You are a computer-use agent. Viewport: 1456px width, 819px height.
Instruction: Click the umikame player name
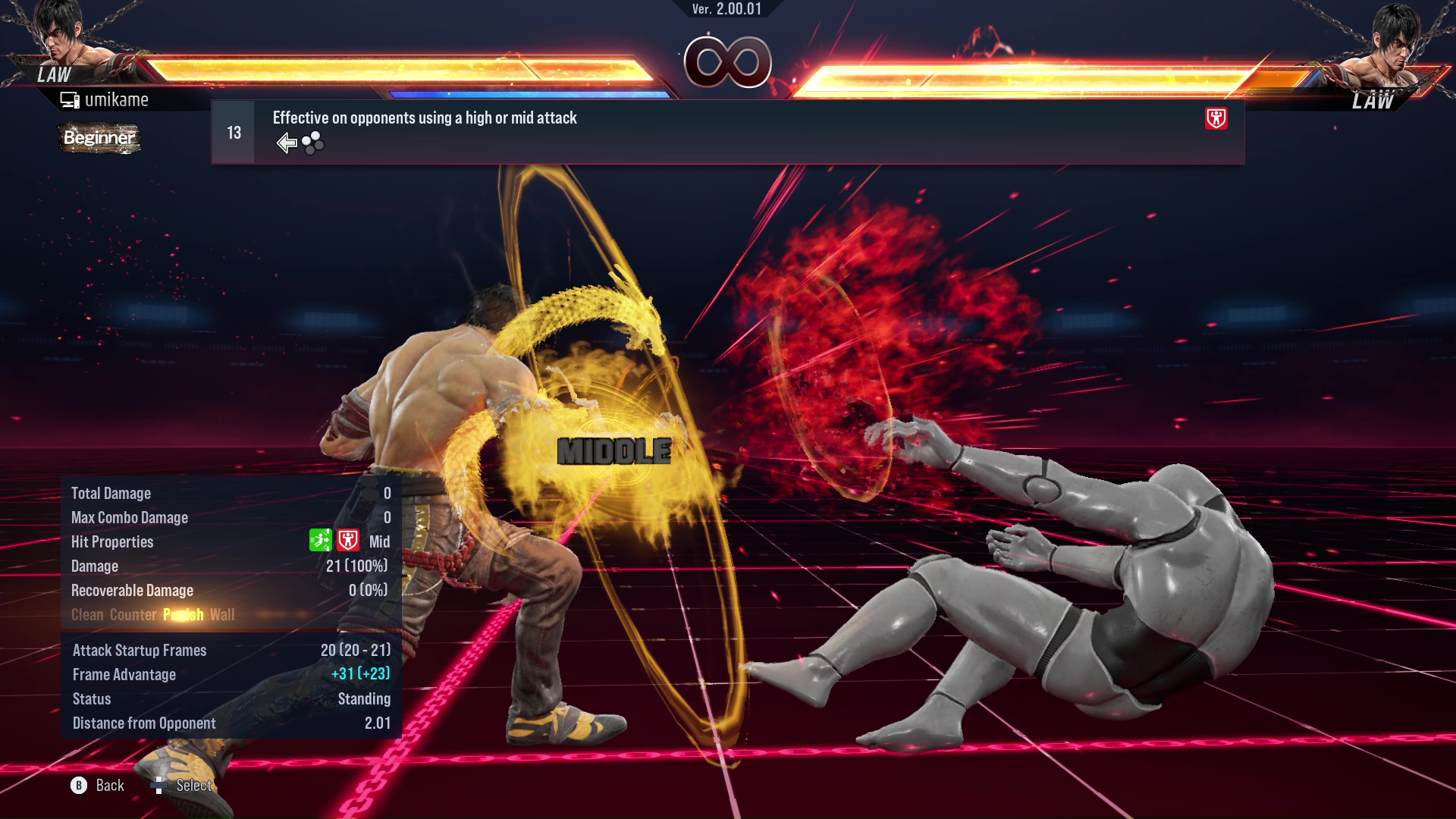[118, 99]
